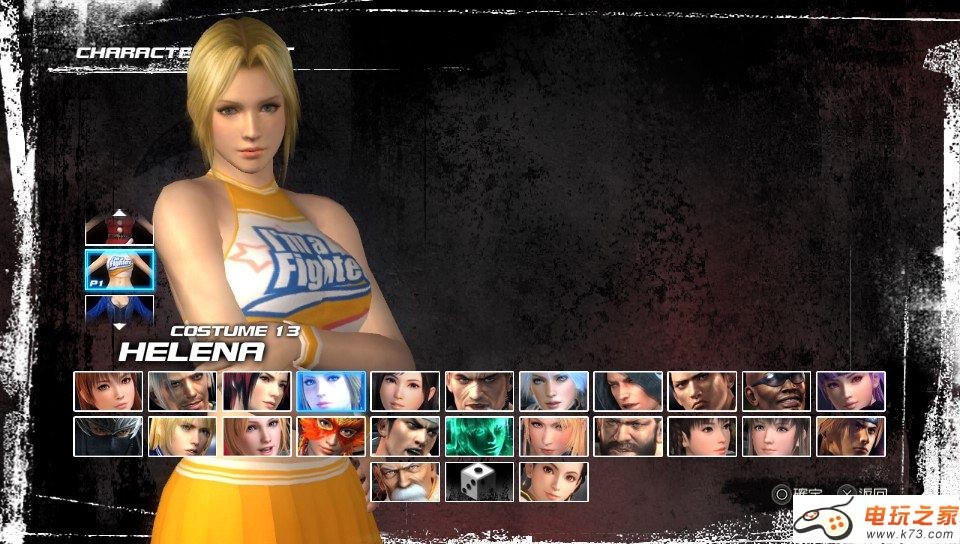Switch to the blue costume thumbnail
The image size is (960, 544).
pos(120,308)
